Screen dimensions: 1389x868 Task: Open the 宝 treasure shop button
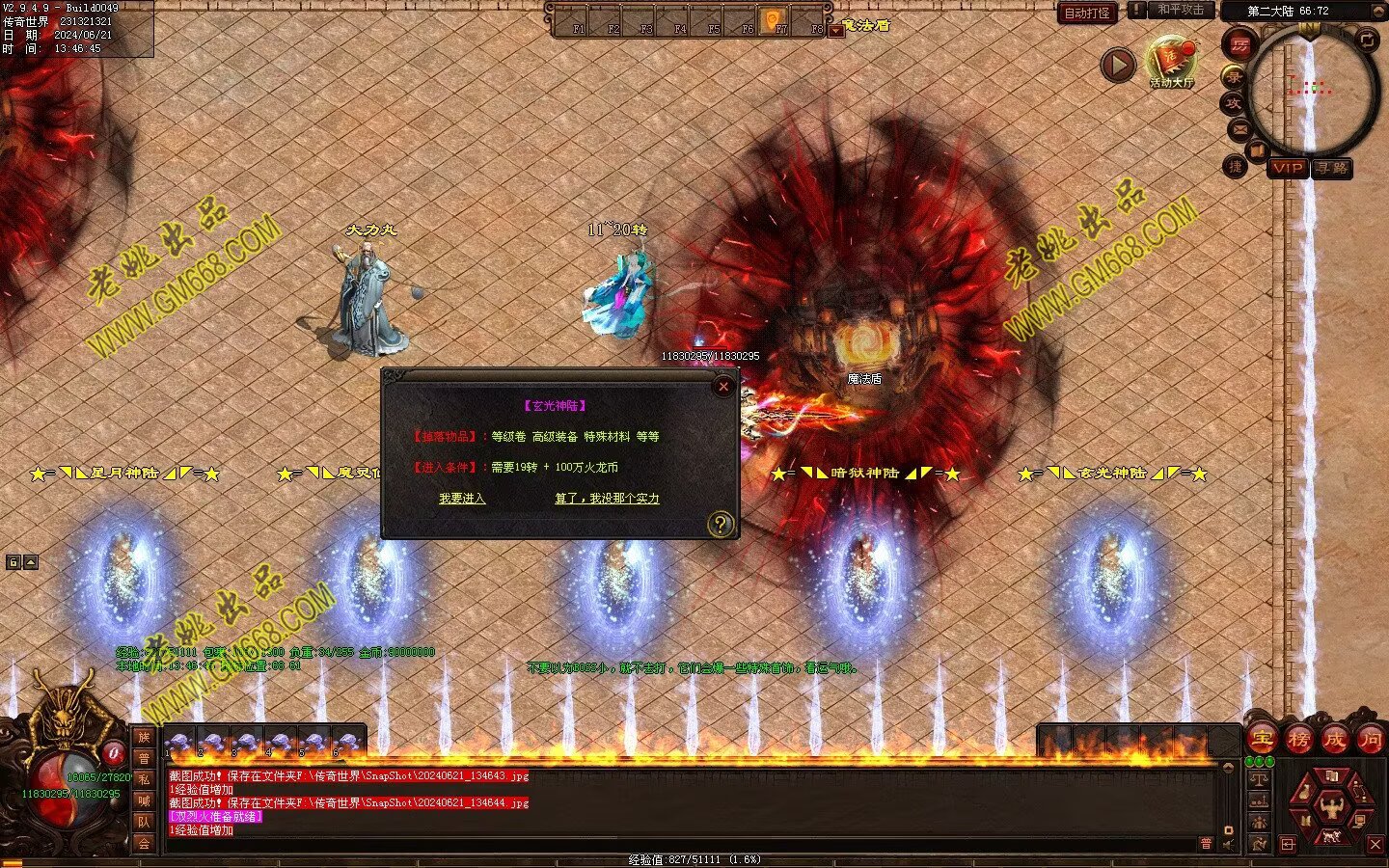[x=1262, y=740]
